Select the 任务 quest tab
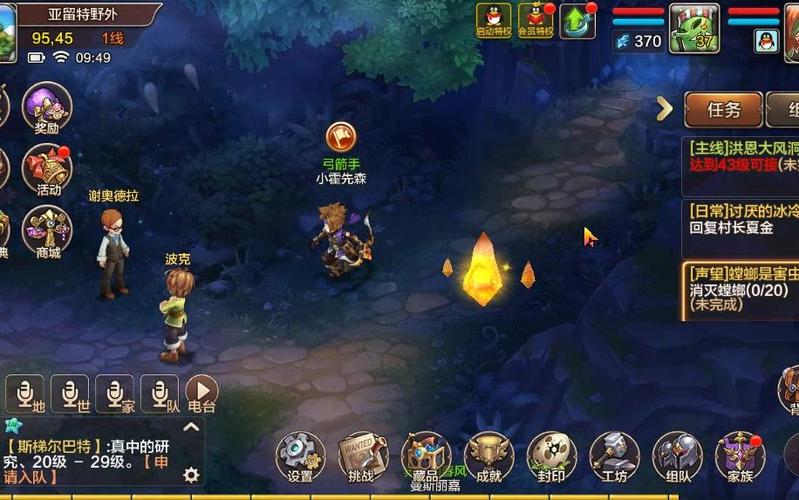 tap(723, 109)
